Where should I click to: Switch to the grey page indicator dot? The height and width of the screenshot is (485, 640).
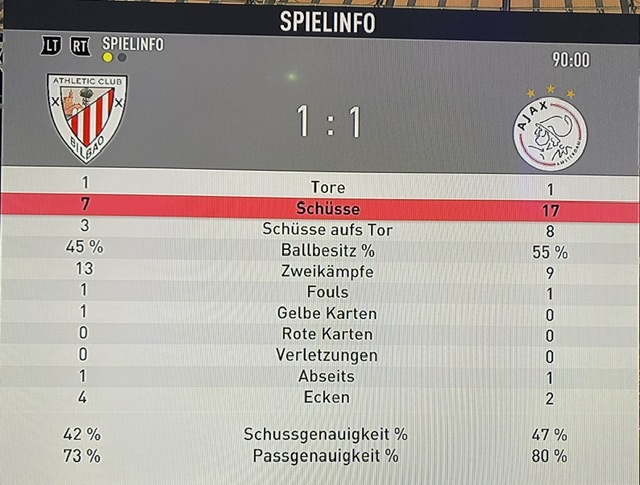pyautogui.click(x=121, y=58)
